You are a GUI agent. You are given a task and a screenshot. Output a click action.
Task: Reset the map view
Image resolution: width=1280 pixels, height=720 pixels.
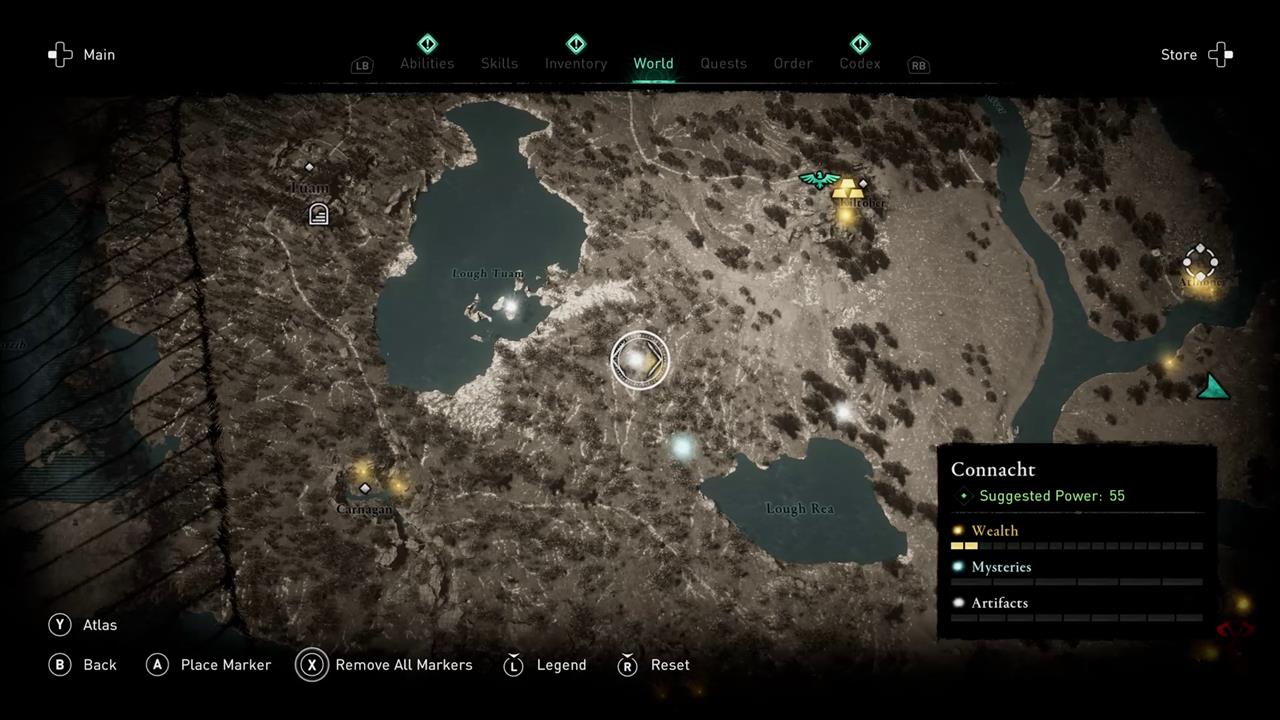(656, 665)
